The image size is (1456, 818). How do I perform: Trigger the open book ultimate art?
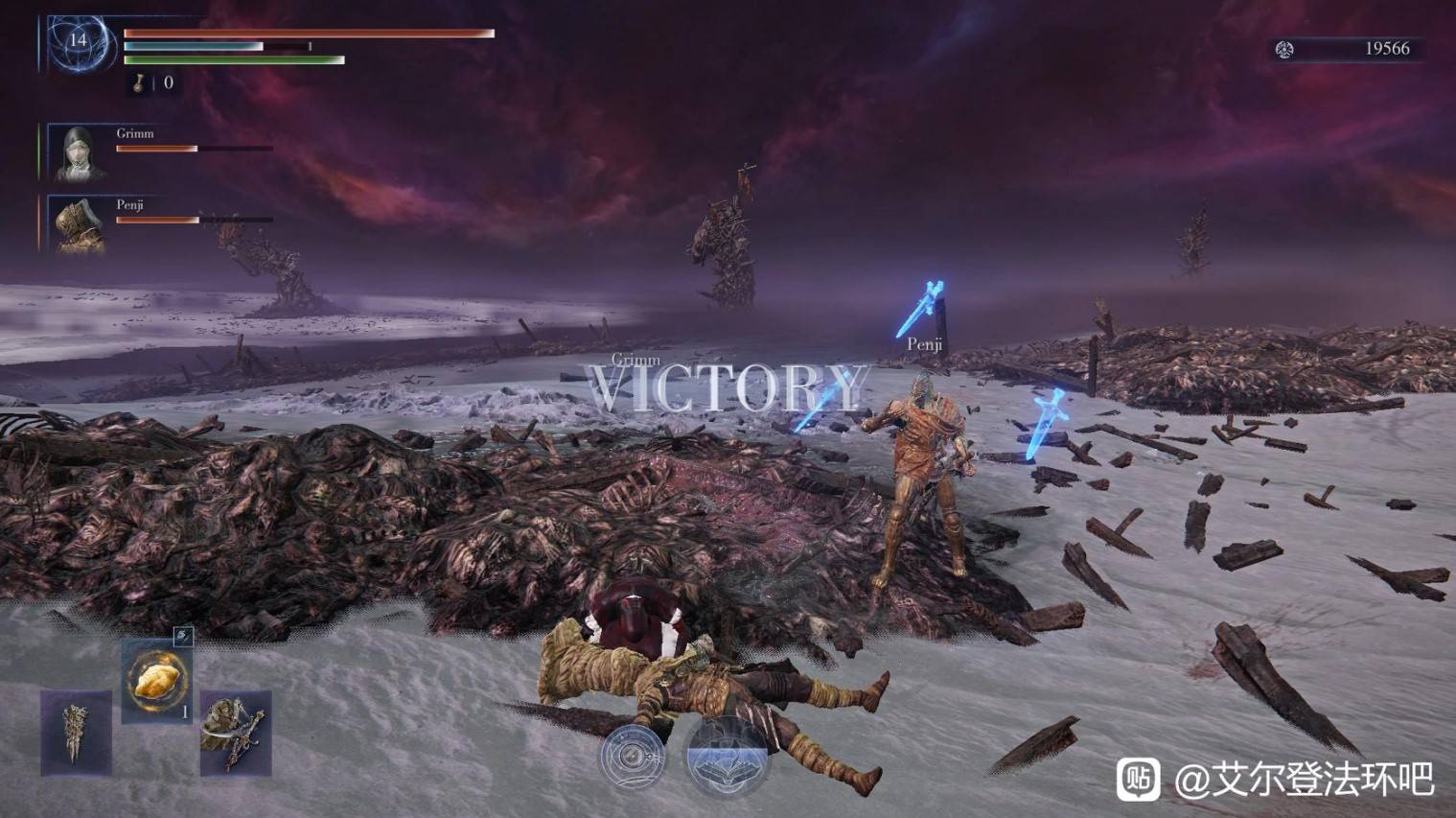point(728,757)
